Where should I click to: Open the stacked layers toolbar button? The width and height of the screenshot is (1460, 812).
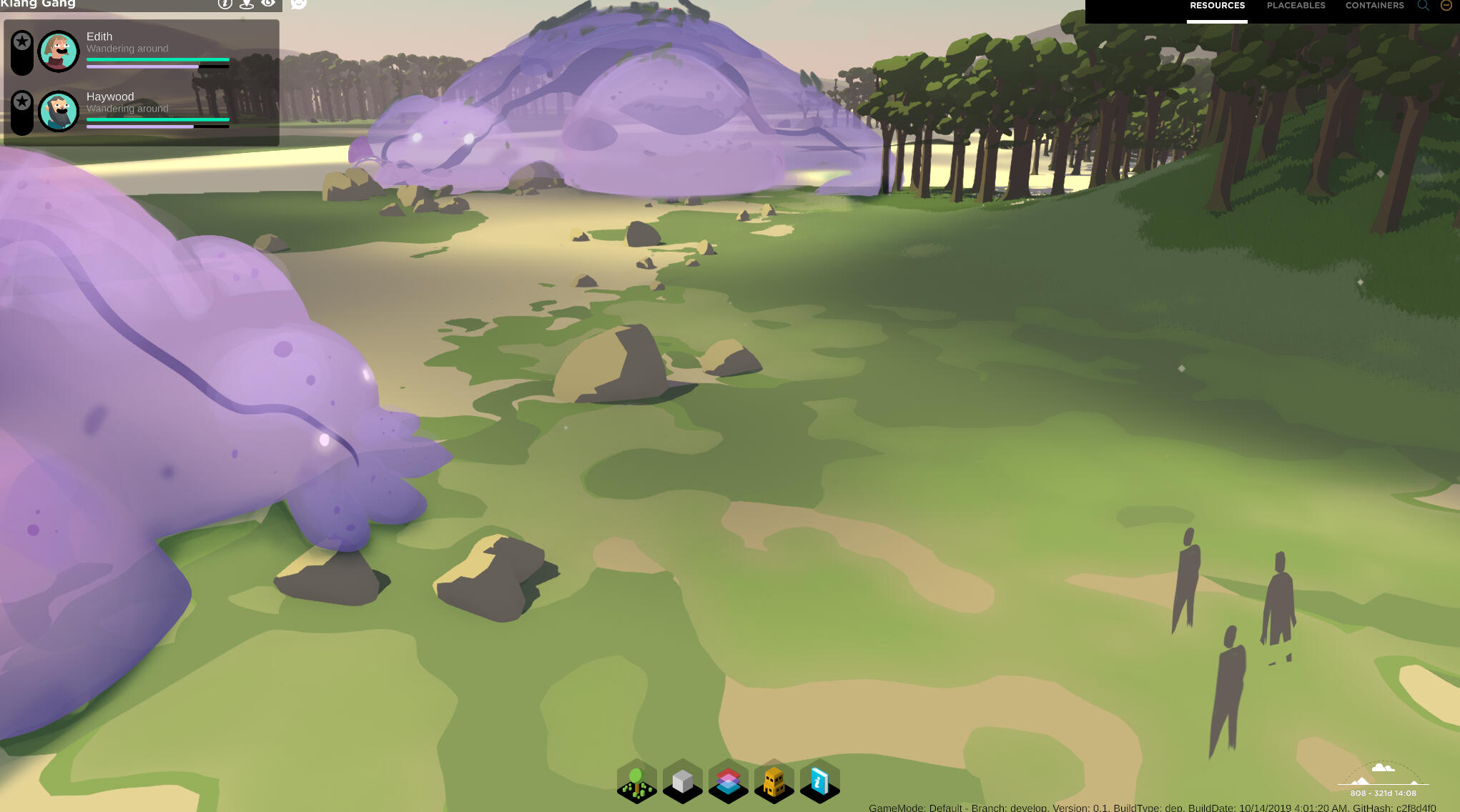[728, 781]
